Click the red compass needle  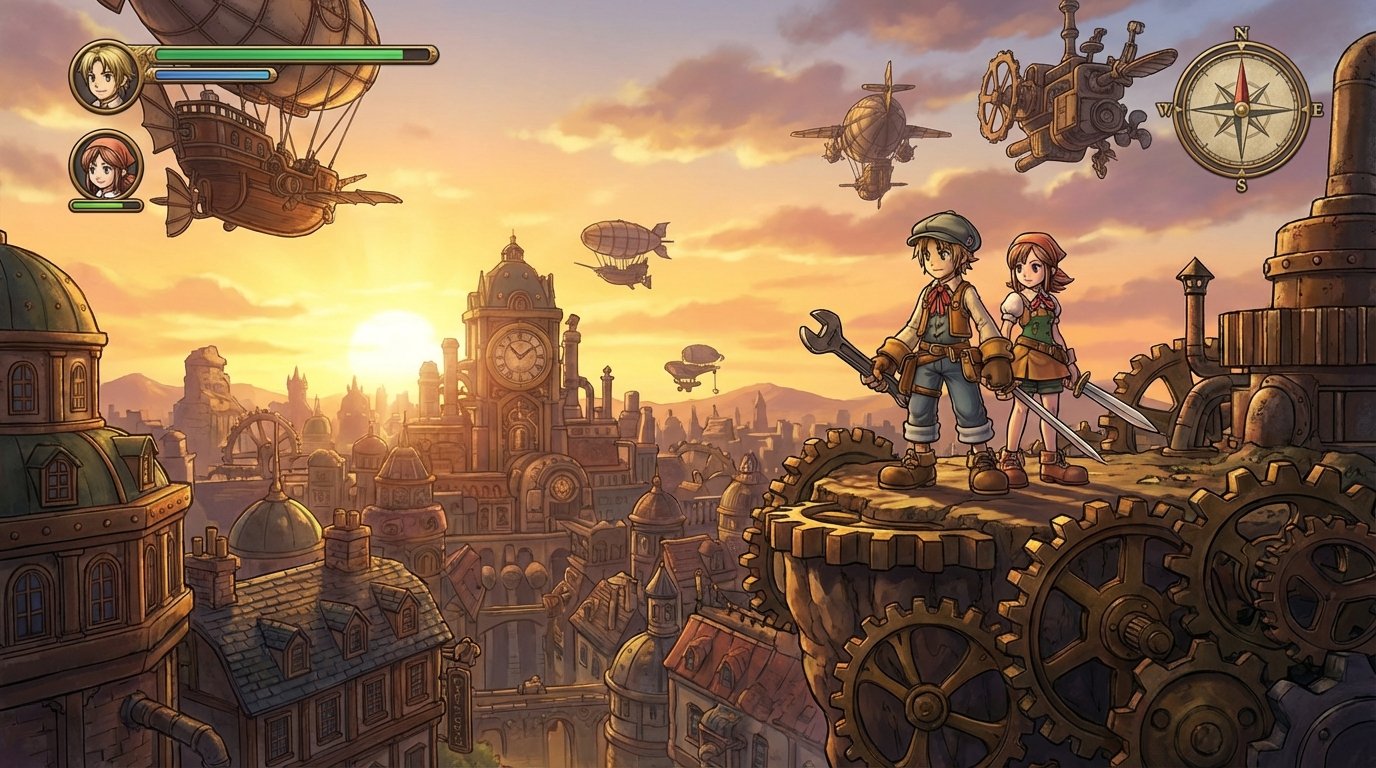(1243, 85)
